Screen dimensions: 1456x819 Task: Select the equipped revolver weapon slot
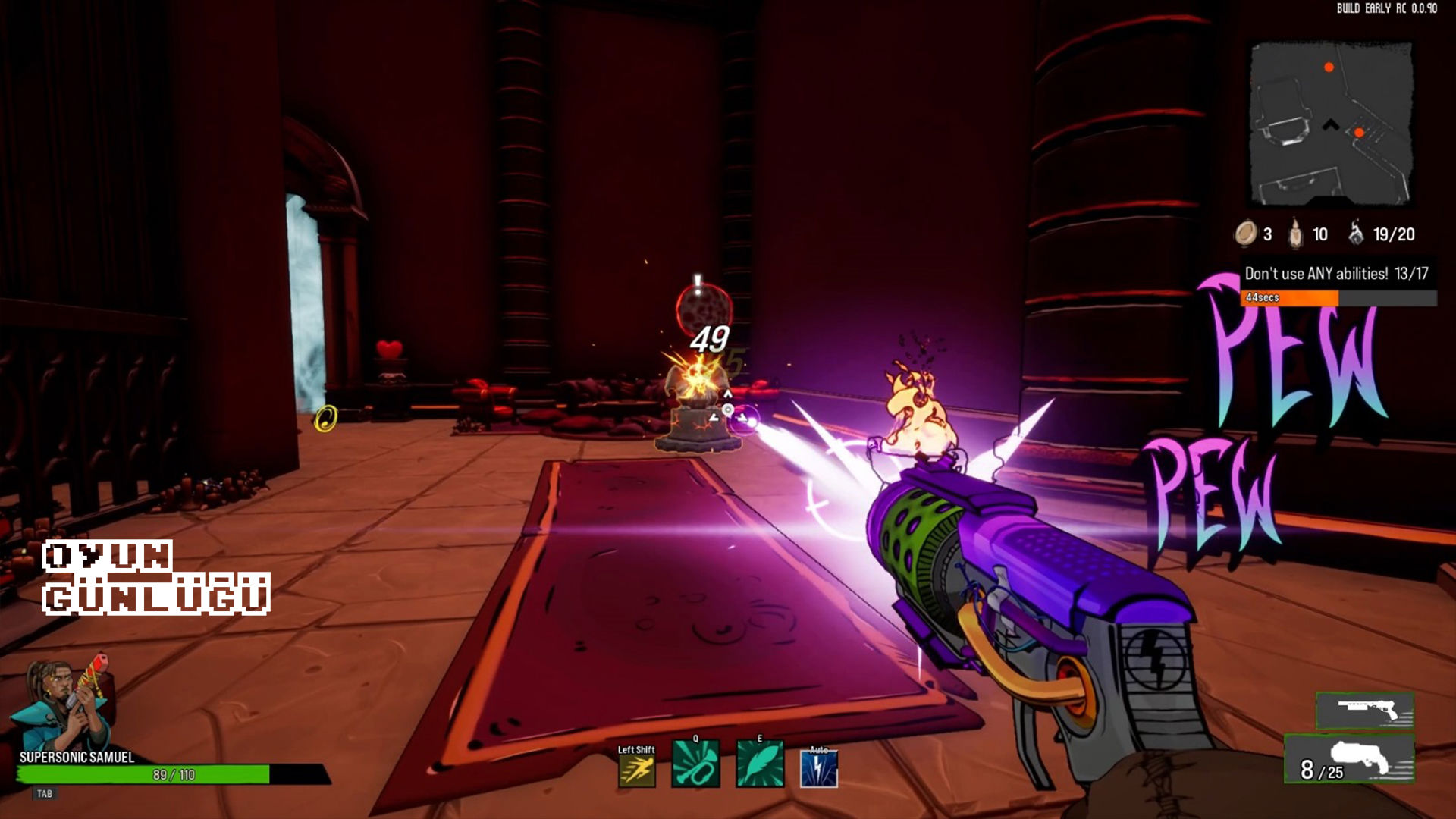[x=1350, y=759]
